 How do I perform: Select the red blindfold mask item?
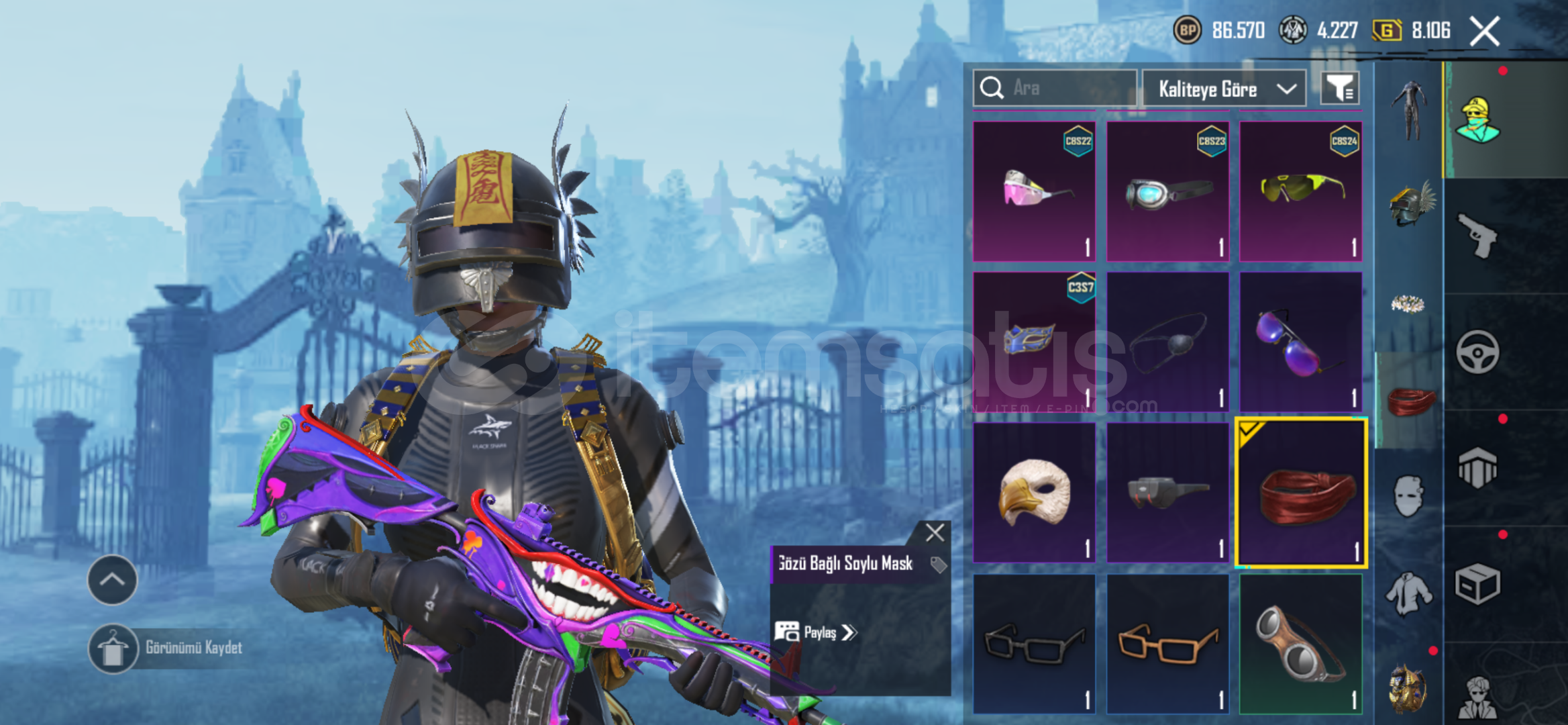(1300, 493)
